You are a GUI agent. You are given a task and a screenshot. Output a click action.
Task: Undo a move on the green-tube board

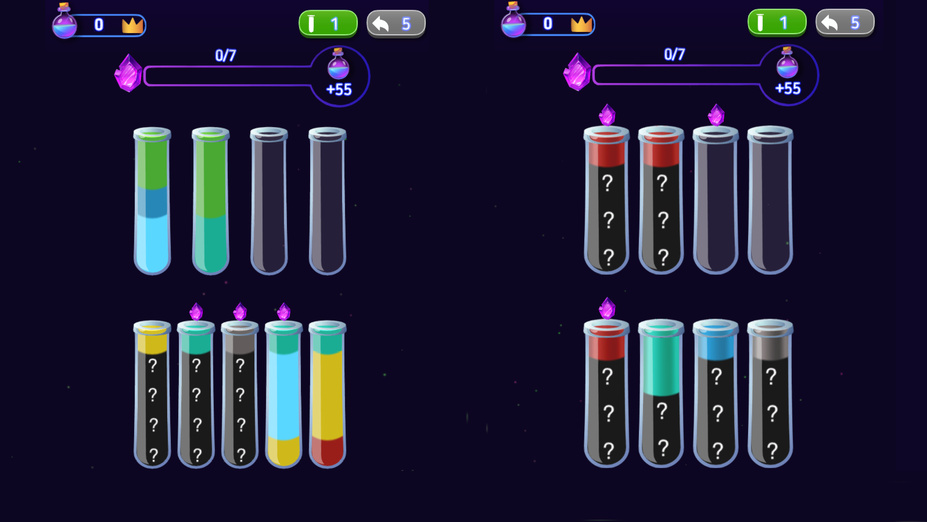(x=396, y=24)
